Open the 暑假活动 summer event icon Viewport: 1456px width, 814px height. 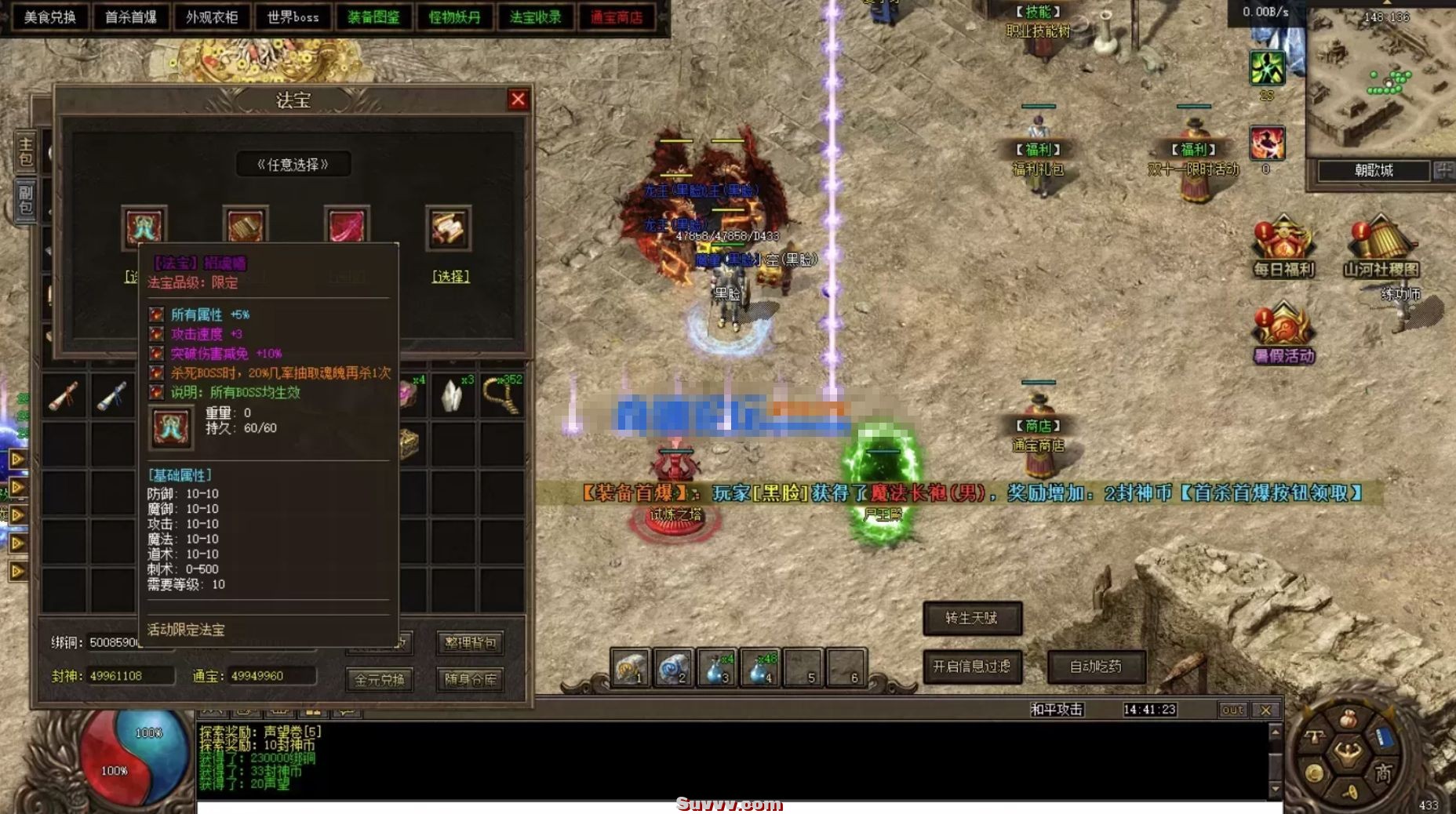pos(1283,333)
